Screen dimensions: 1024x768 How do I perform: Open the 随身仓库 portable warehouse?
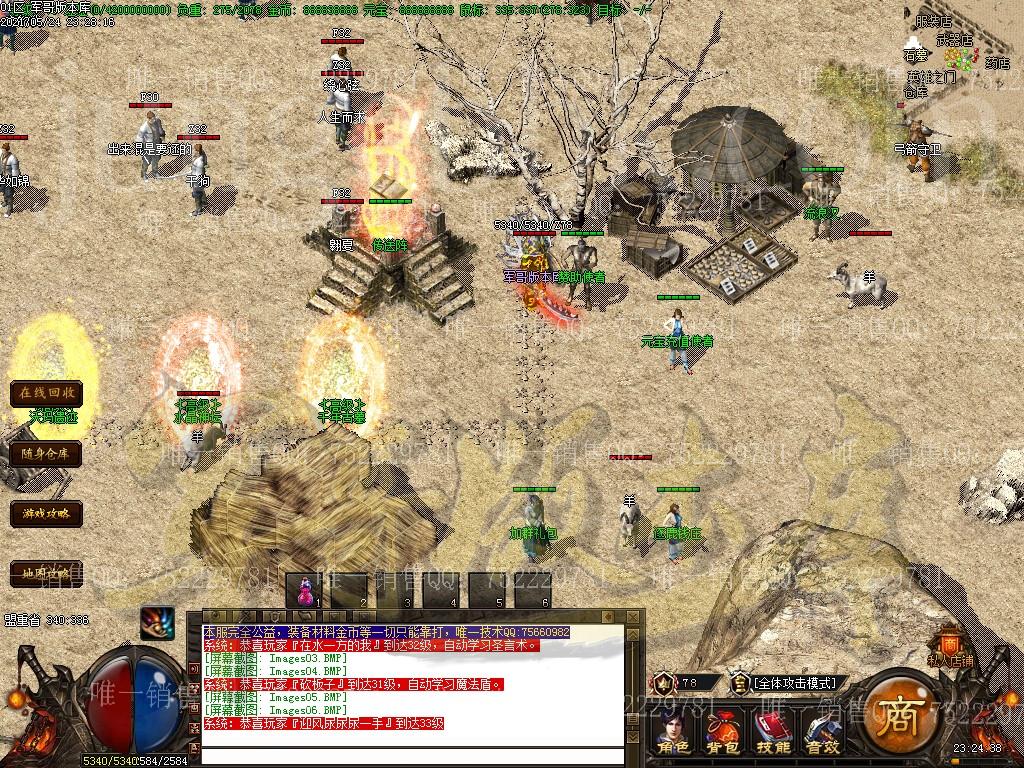tap(46, 453)
